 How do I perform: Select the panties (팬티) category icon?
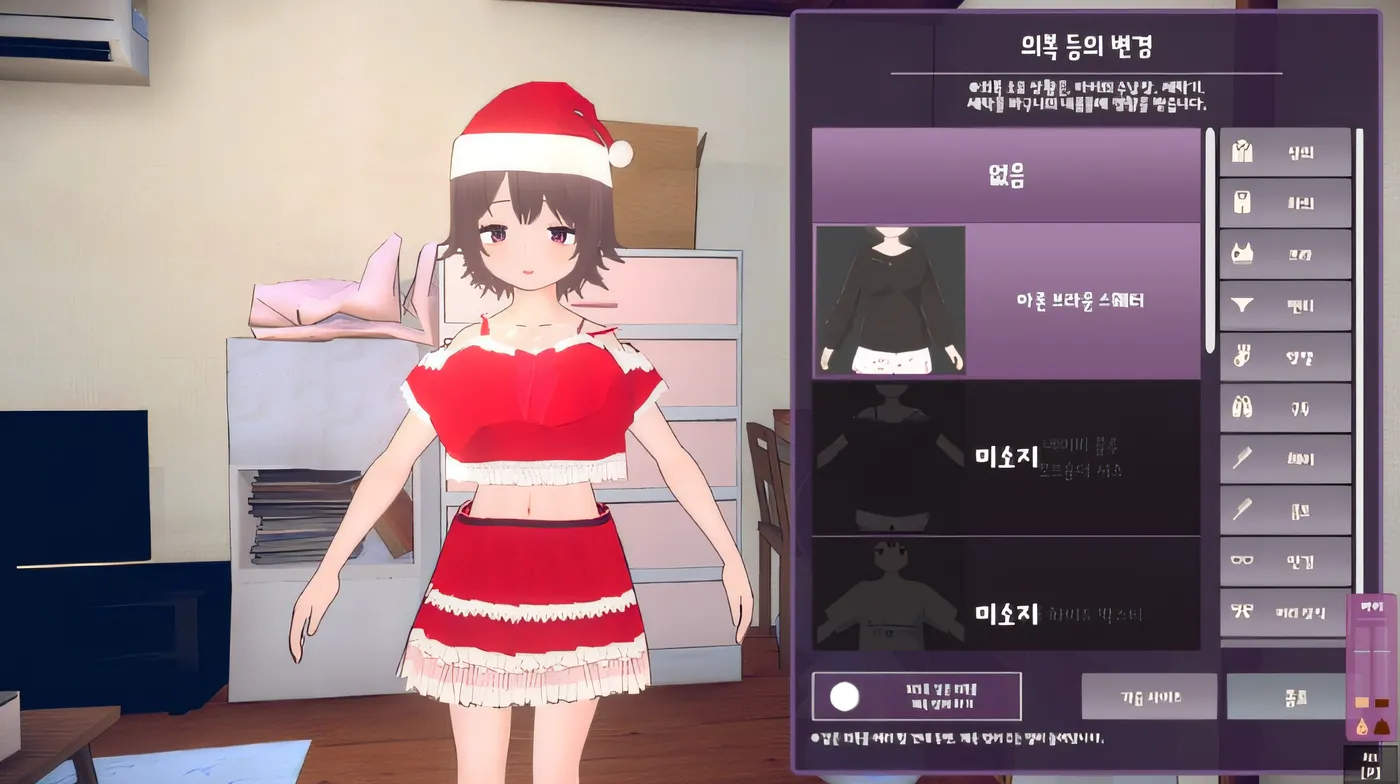point(1284,304)
